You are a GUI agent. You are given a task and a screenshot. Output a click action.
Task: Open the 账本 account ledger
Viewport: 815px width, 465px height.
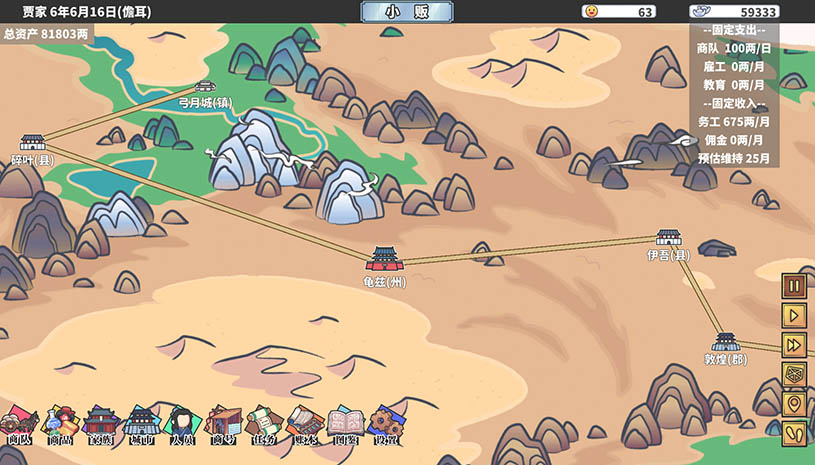coord(303,425)
